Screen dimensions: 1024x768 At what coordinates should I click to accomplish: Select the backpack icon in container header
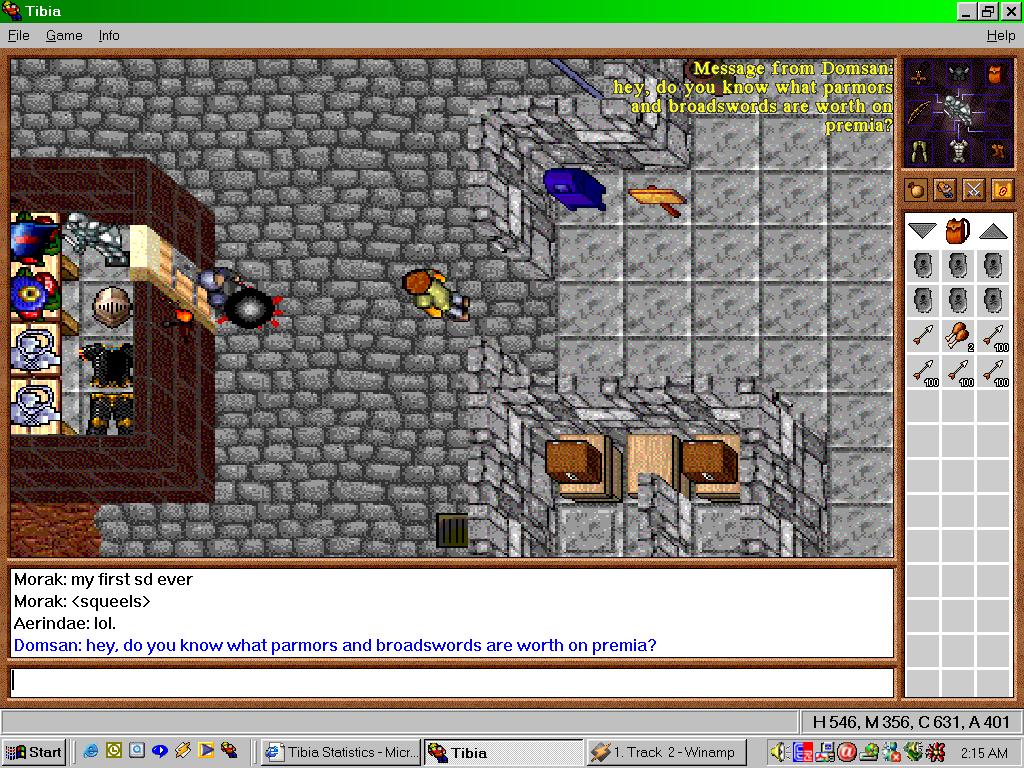[x=958, y=232]
